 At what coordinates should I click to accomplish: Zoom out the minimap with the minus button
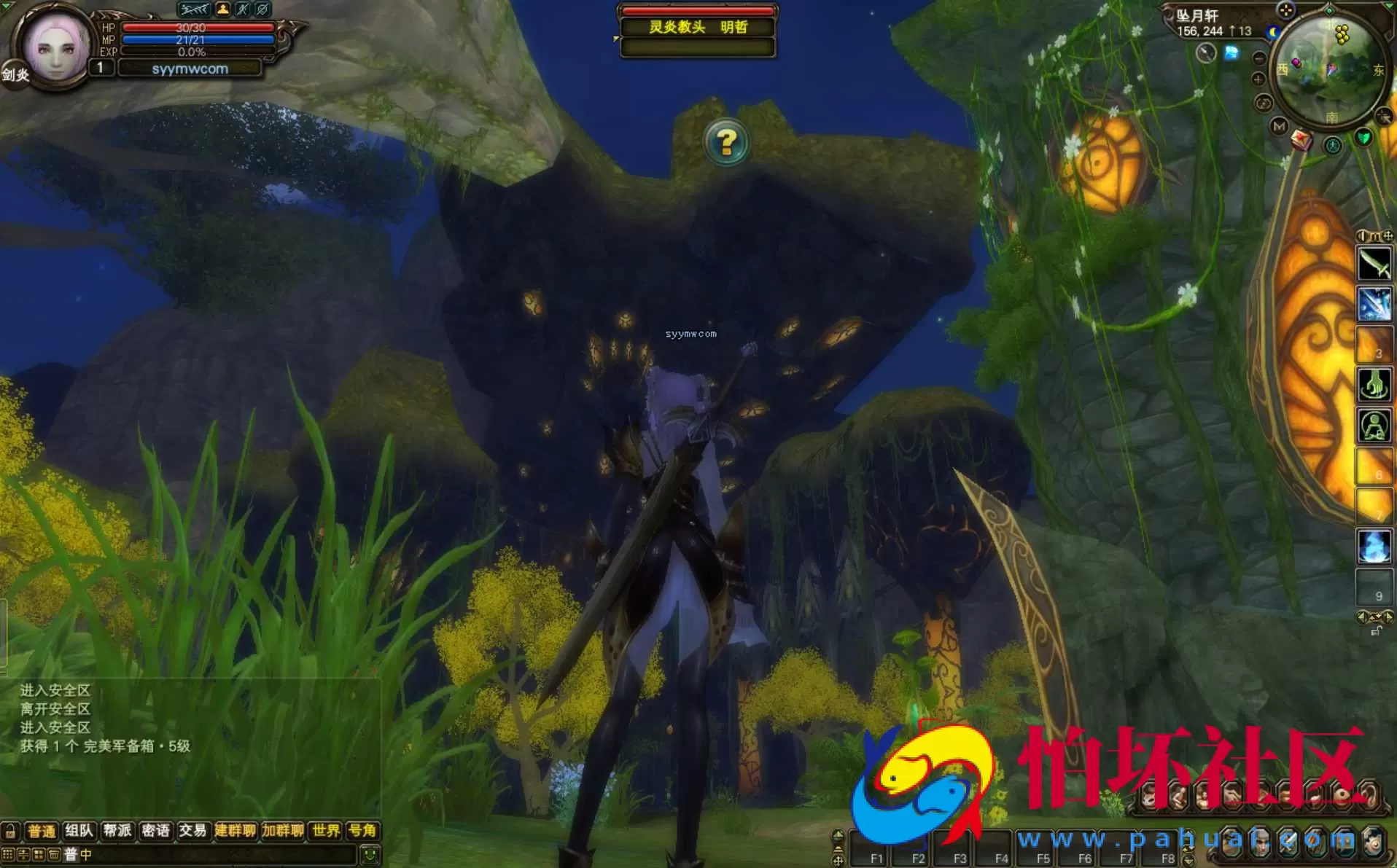[x=1258, y=58]
